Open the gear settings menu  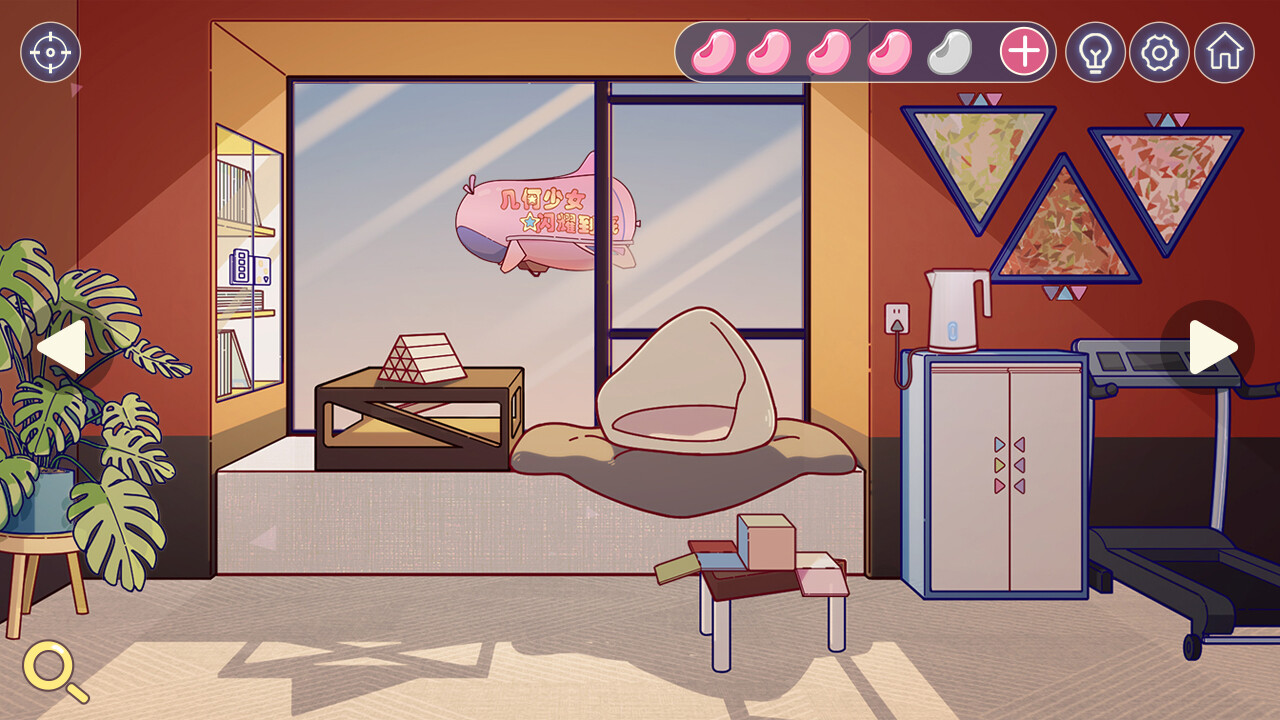coord(1159,52)
